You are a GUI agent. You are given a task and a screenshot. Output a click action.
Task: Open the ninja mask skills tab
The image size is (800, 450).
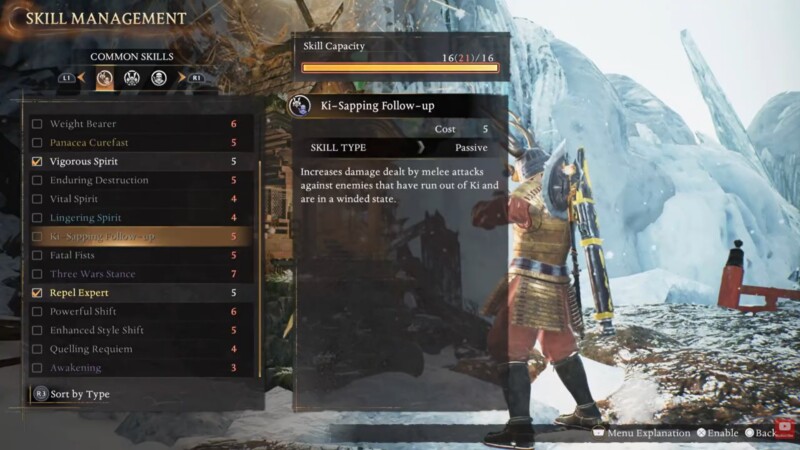click(159, 77)
